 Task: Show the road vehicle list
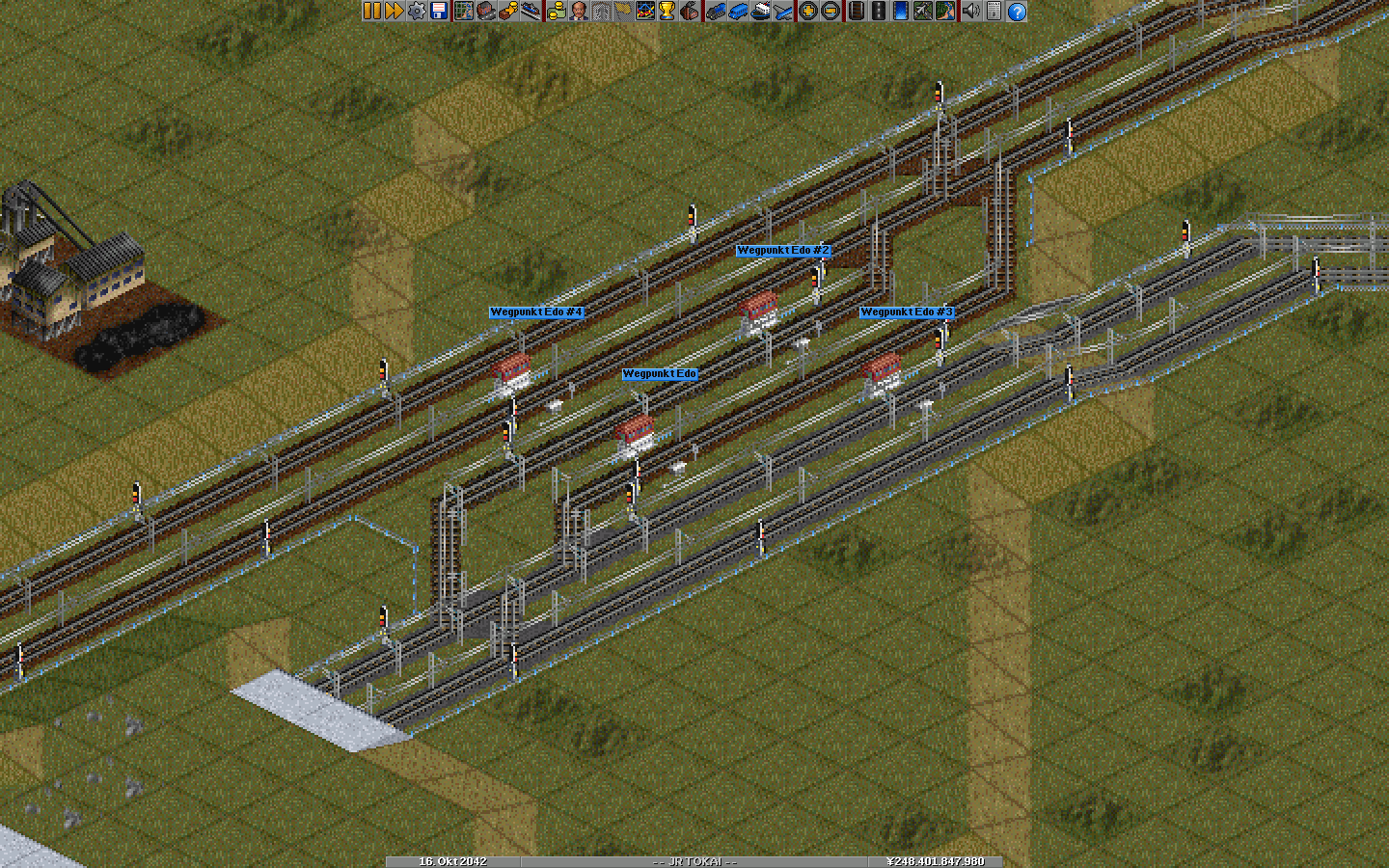click(x=737, y=11)
